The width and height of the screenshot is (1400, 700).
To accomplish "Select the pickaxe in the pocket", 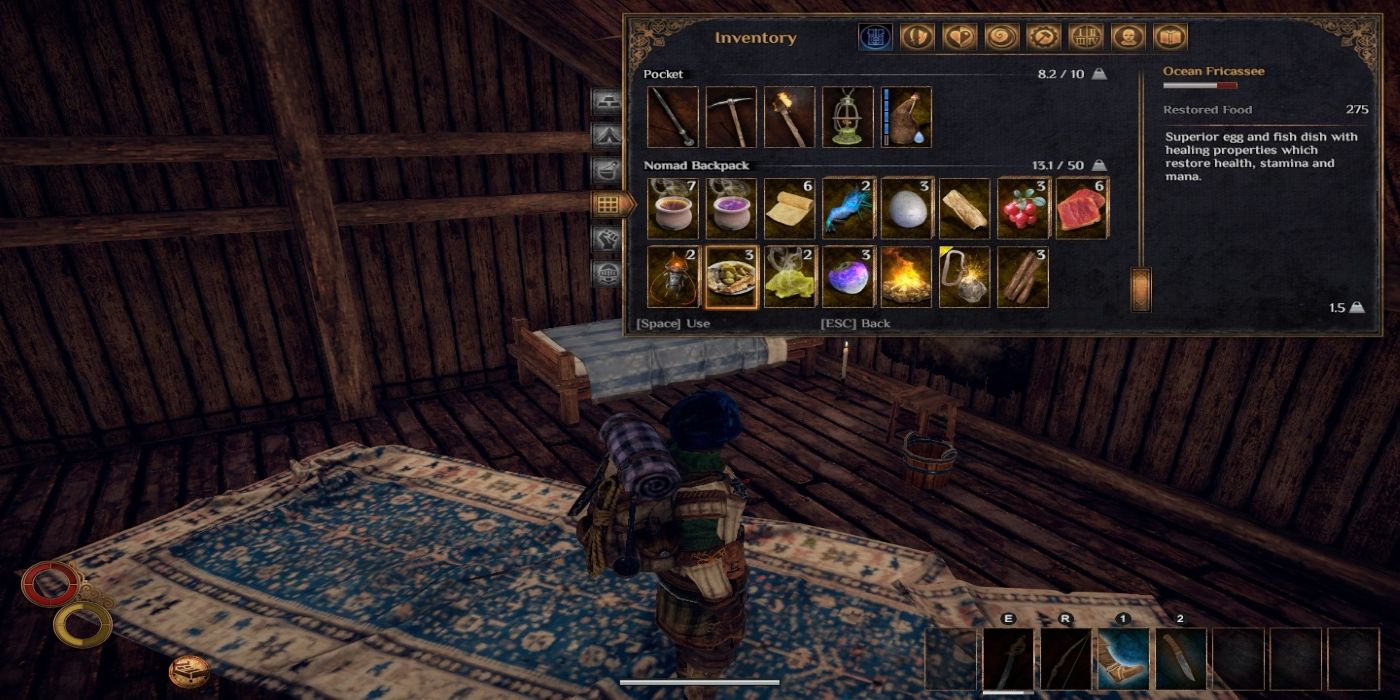I will click(731, 117).
